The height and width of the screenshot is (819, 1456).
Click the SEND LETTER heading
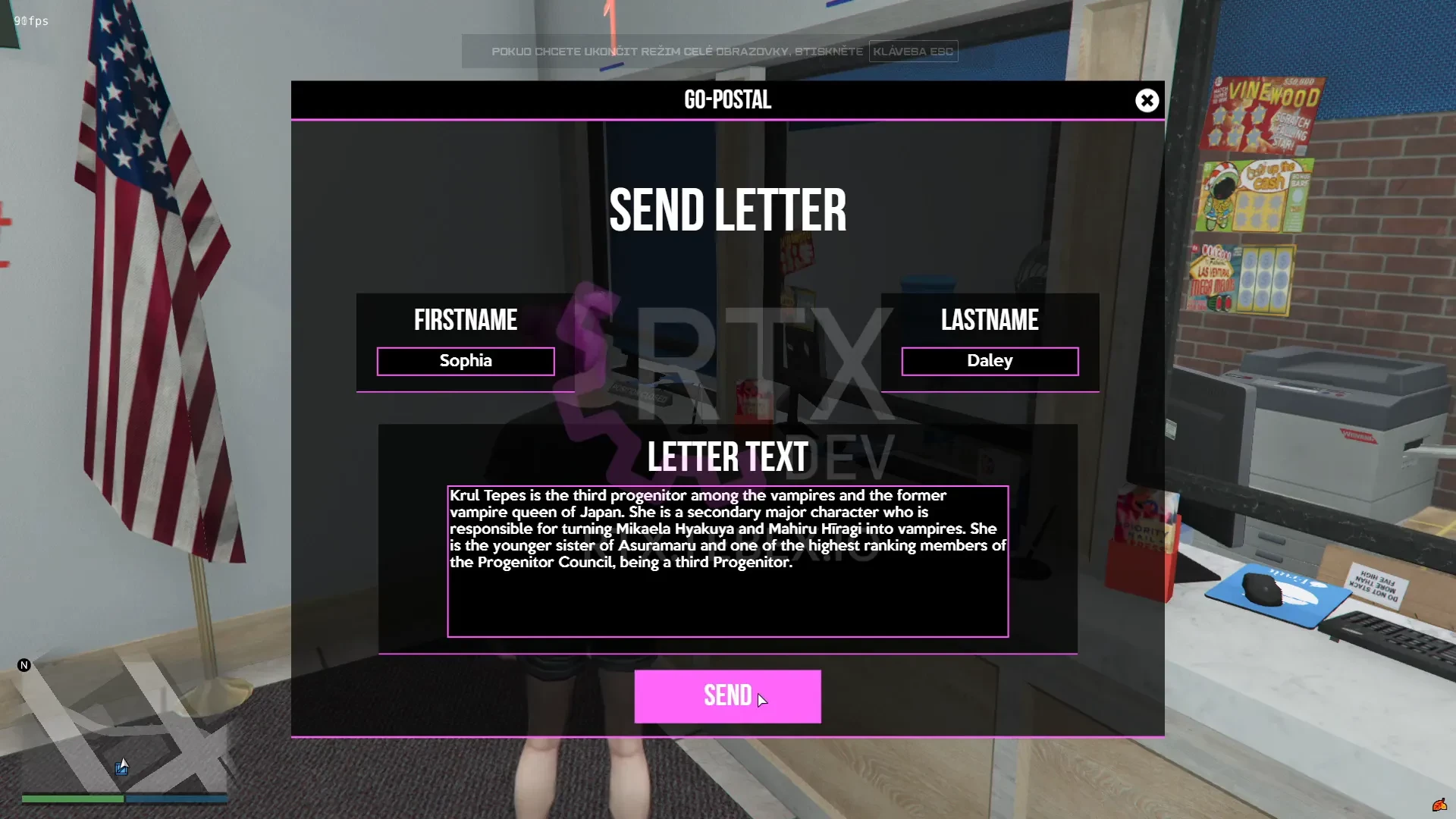coord(727,211)
